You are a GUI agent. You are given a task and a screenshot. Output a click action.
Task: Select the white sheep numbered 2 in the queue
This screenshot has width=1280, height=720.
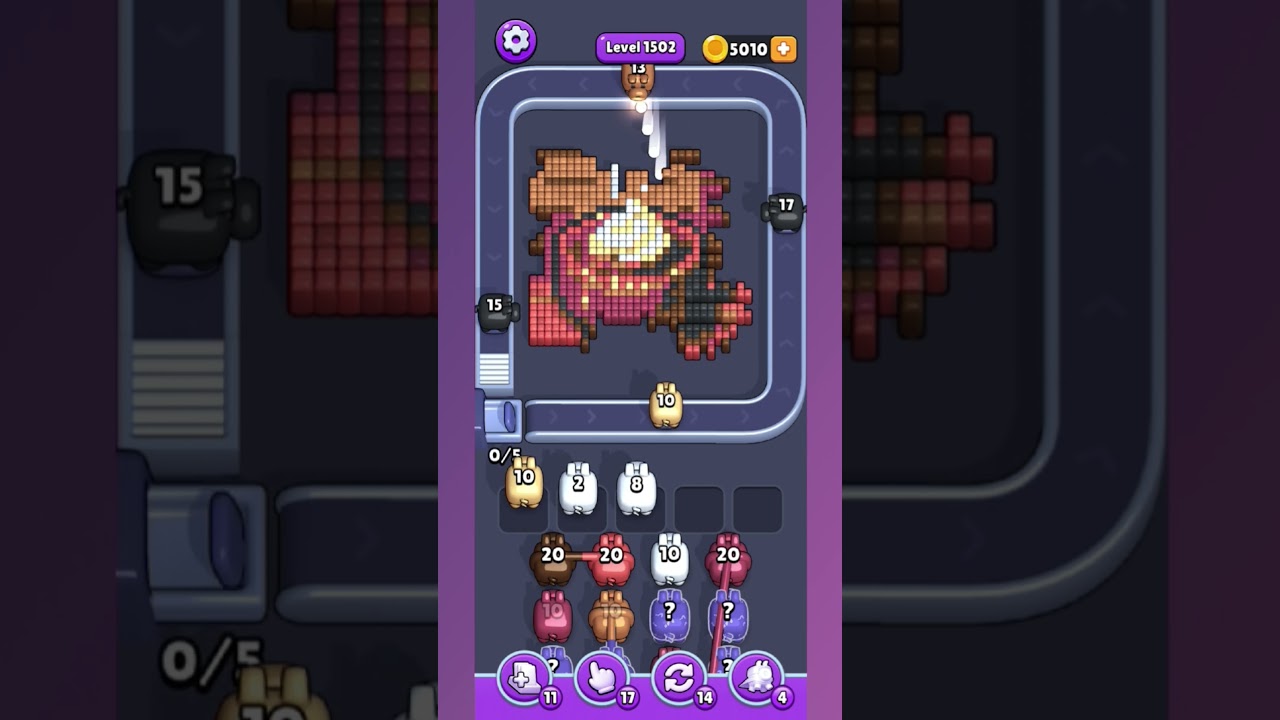(x=580, y=487)
